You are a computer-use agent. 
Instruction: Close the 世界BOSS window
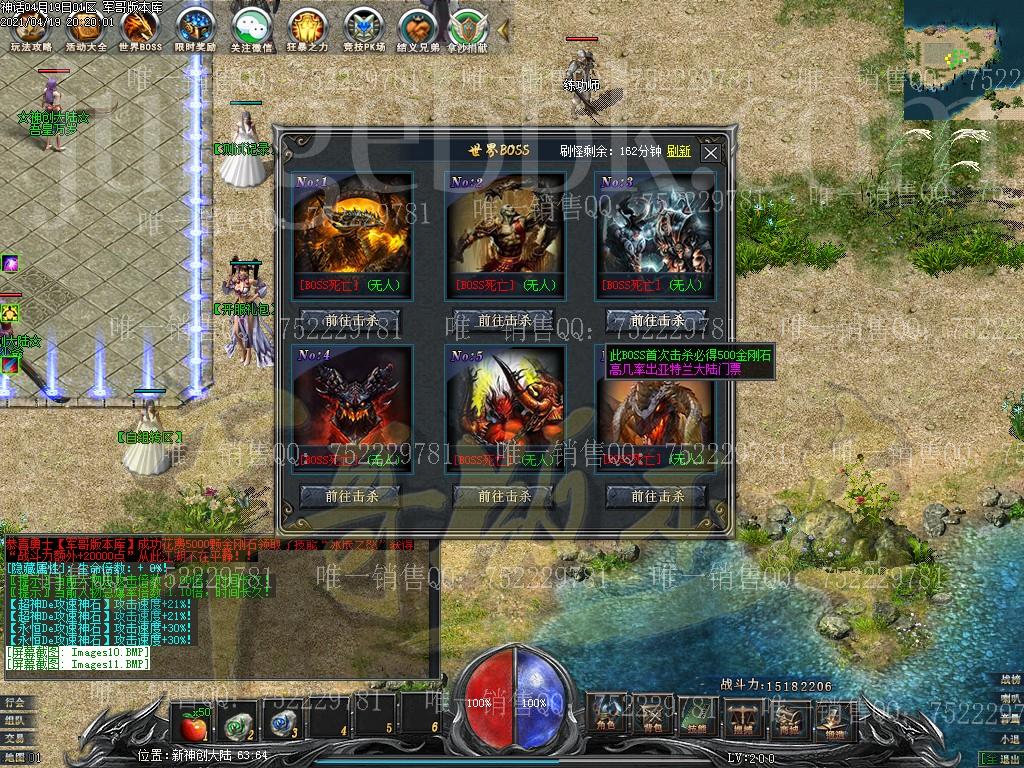[710, 152]
